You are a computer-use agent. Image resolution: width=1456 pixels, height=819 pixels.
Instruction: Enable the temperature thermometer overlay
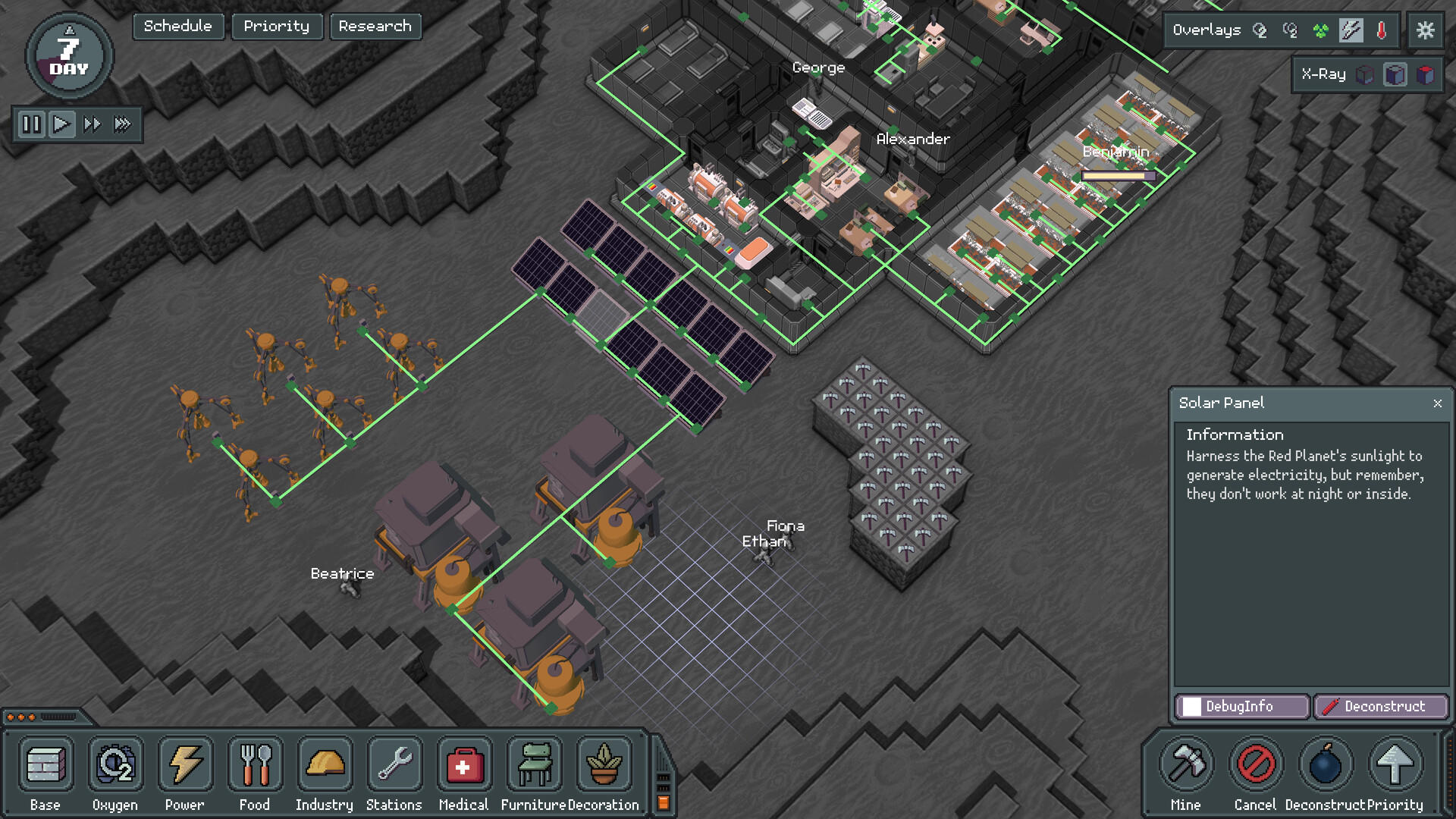click(x=1381, y=30)
